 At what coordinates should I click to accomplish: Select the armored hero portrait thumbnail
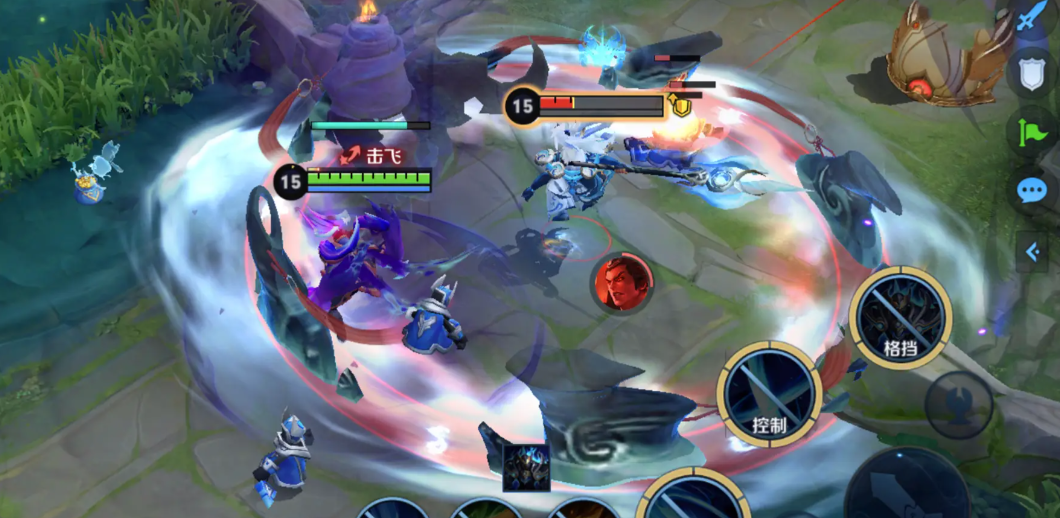click(526, 467)
